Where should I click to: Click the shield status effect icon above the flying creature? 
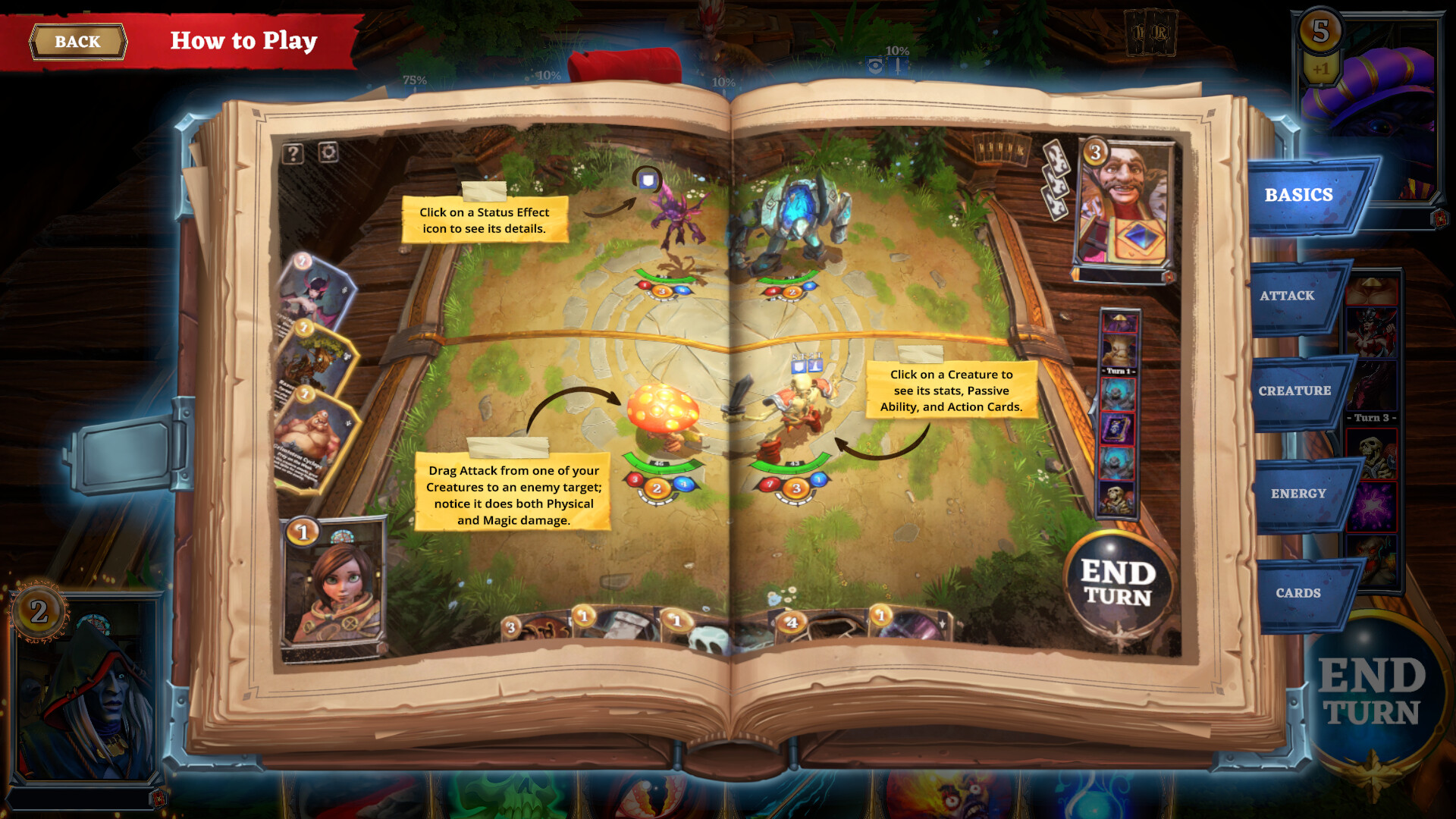click(646, 182)
